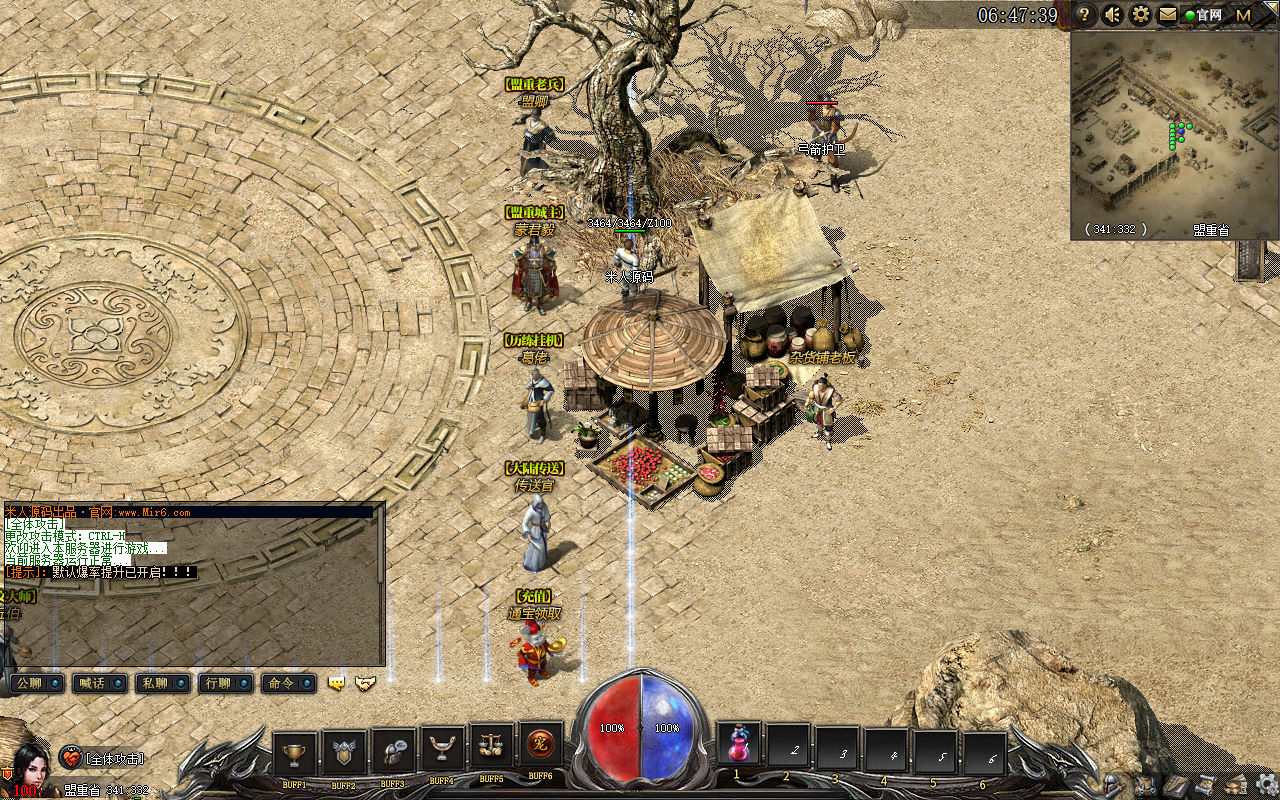This screenshot has height=800, width=1280.
Task: Click the 官网 official website link
Action: tap(1203, 15)
